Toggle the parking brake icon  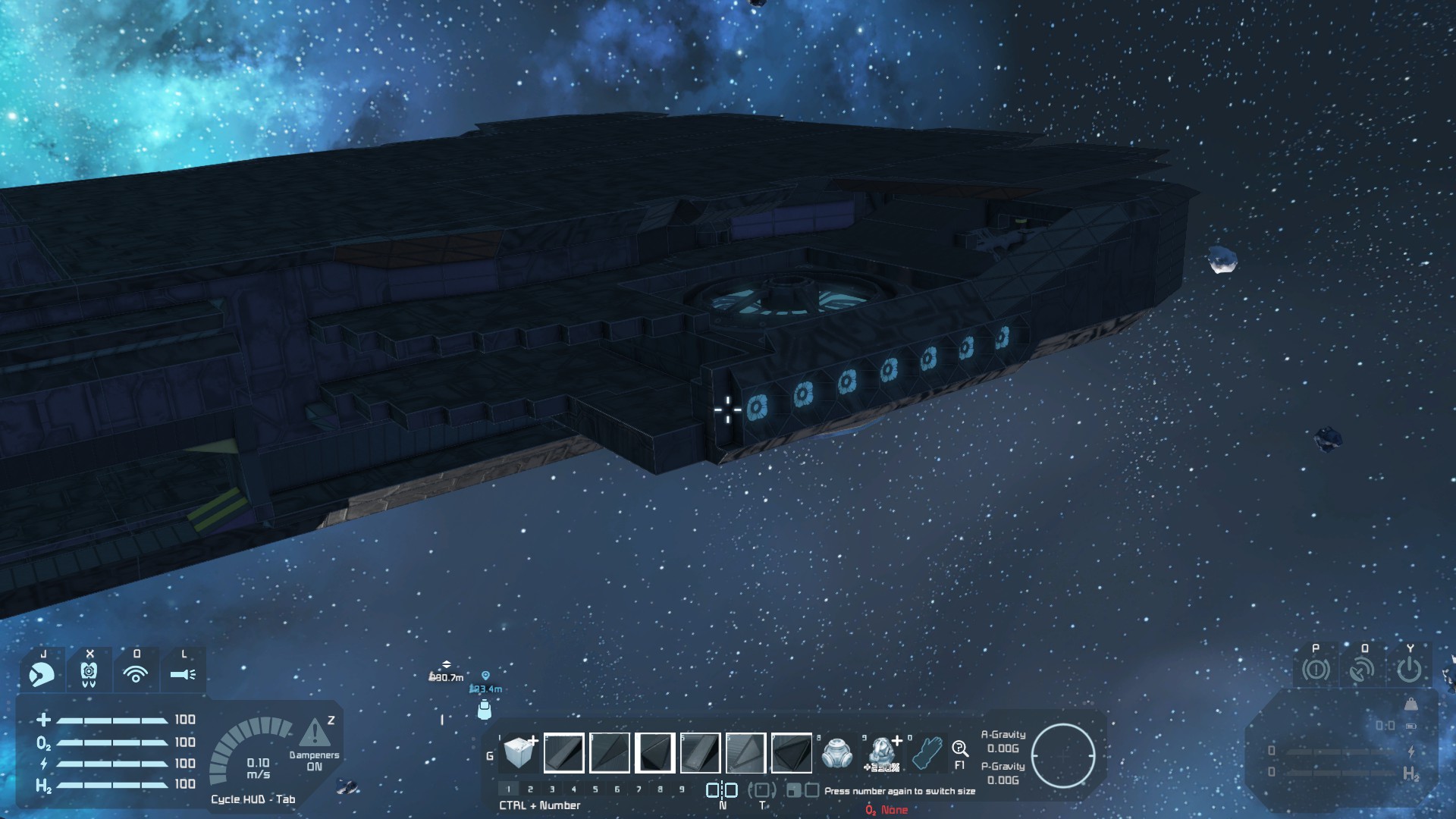tap(1316, 670)
